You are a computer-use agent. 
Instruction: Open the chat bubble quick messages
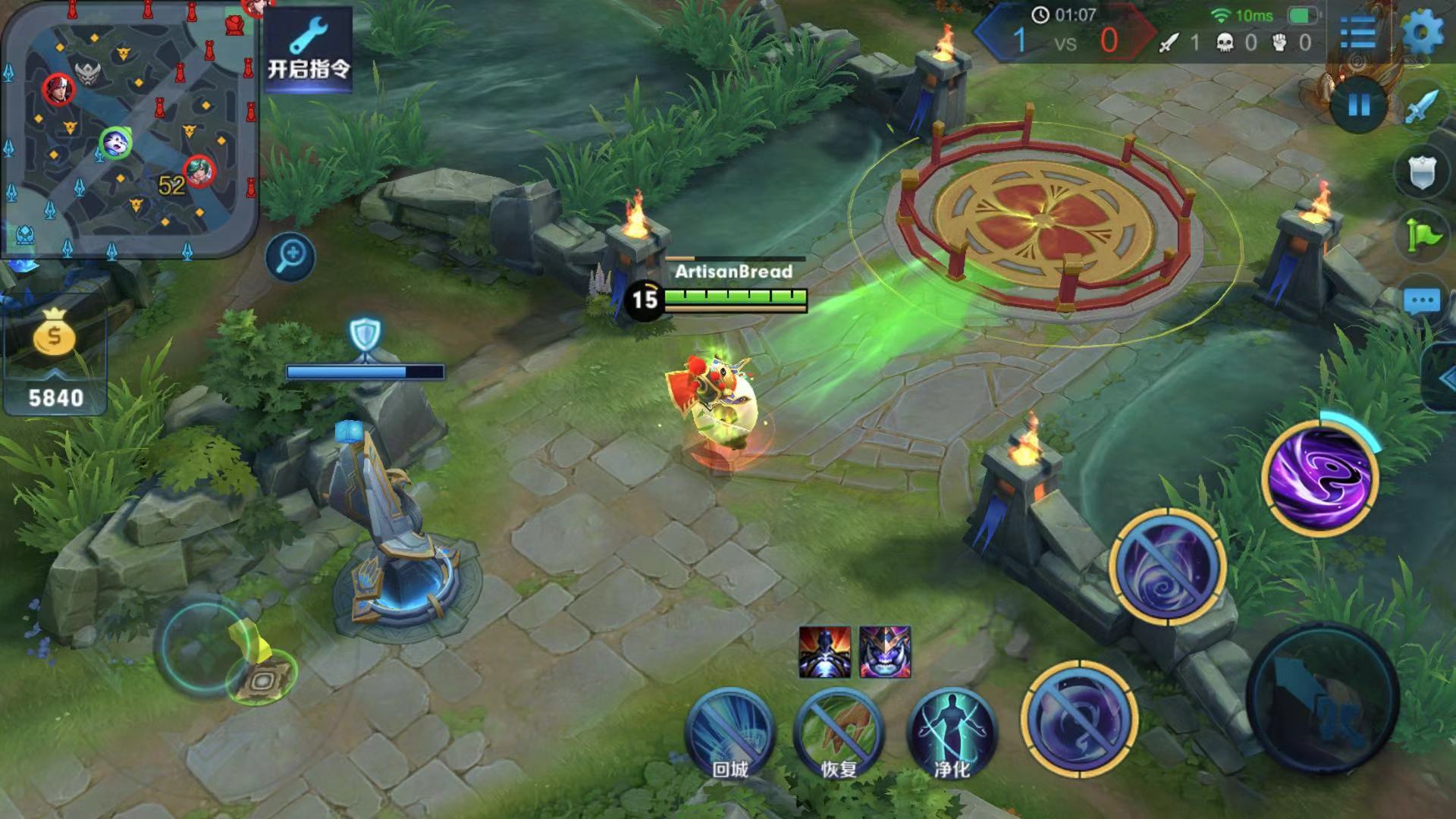[1421, 301]
